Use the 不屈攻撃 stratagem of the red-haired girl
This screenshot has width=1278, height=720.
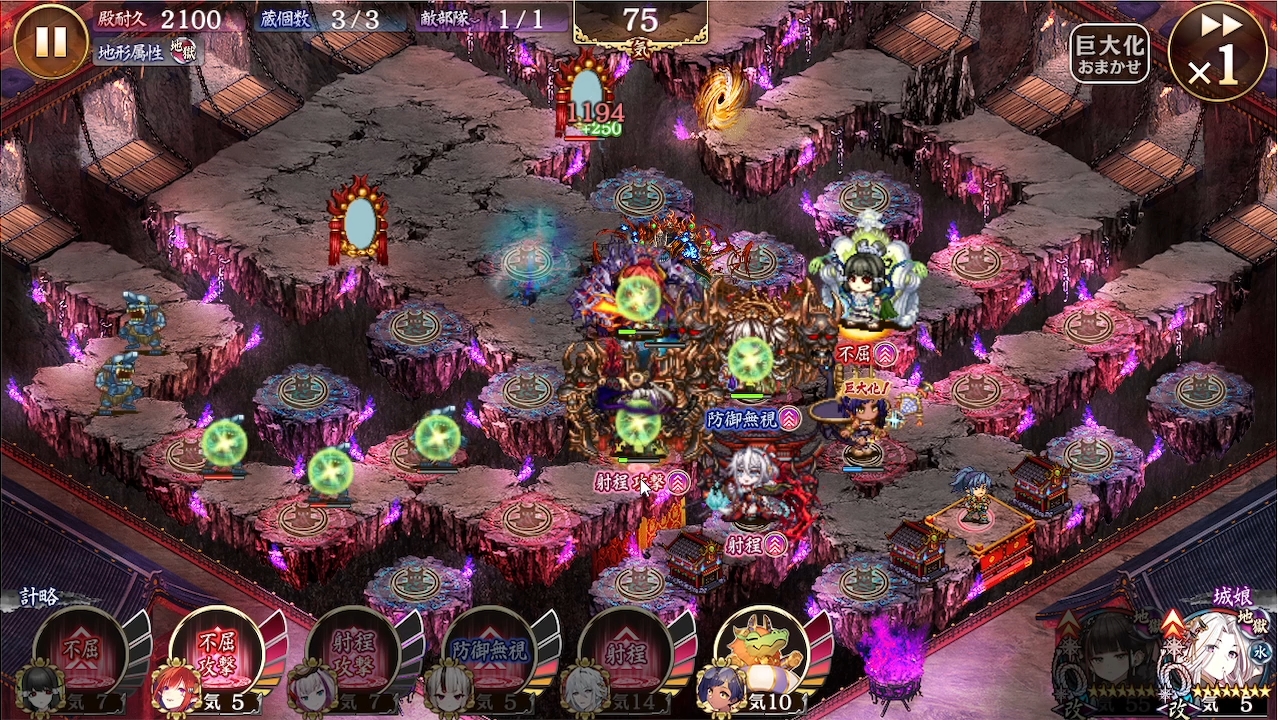tap(217, 652)
